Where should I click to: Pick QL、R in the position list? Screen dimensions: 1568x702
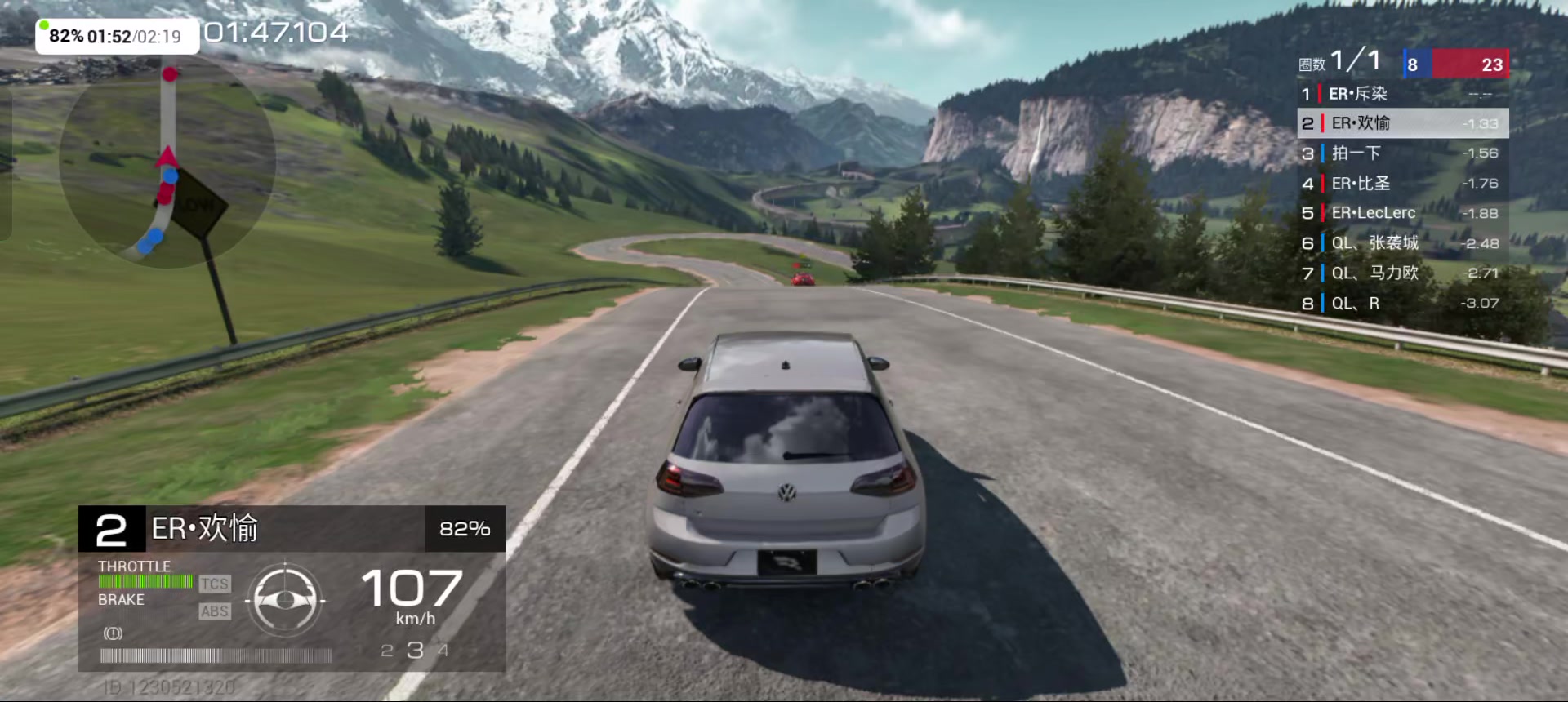coord(1401,303)
